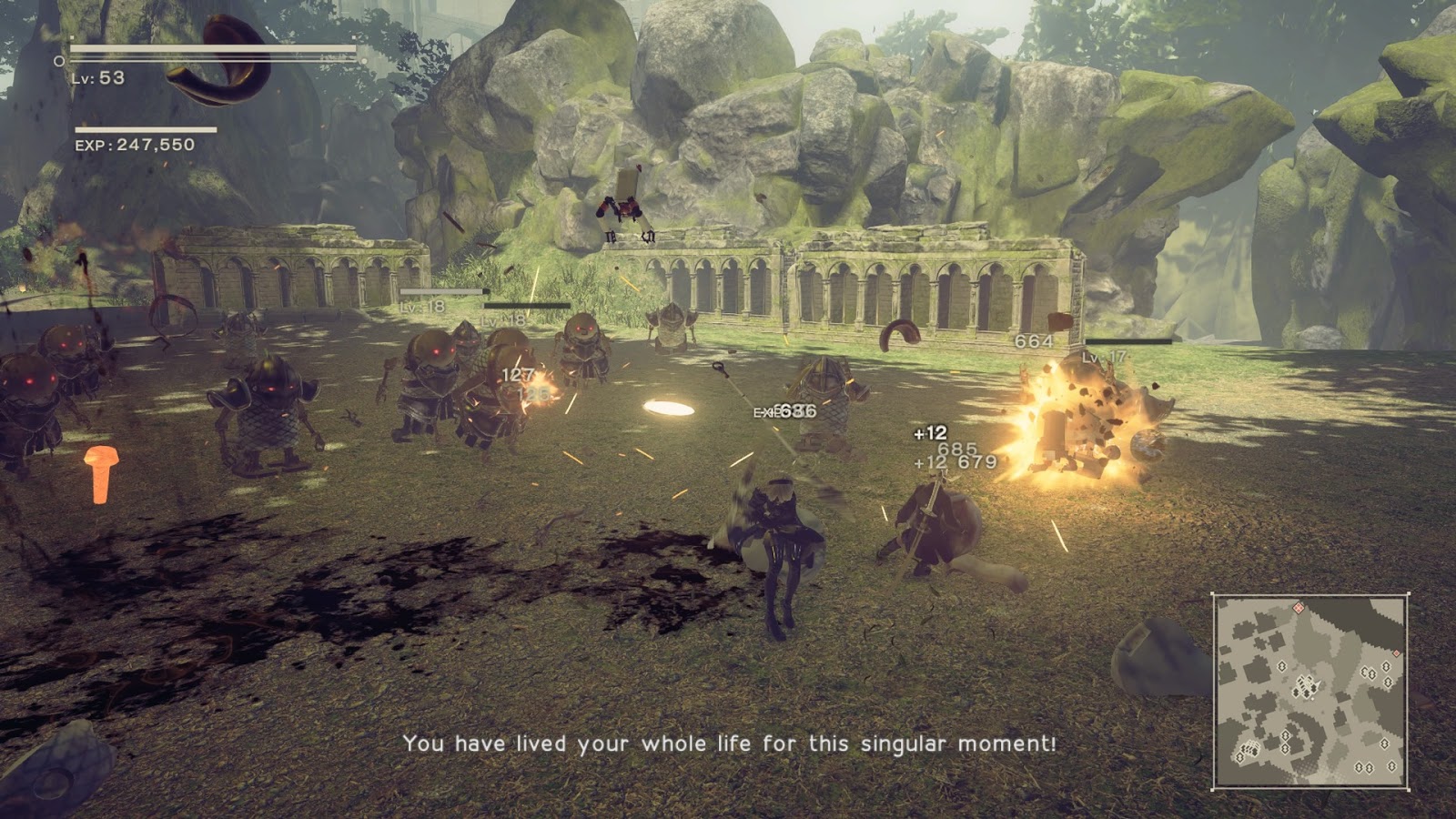Select the player arrow icon on the minimap
Viewport: 1456px width, 819px height.
[x=1318, y=683]
